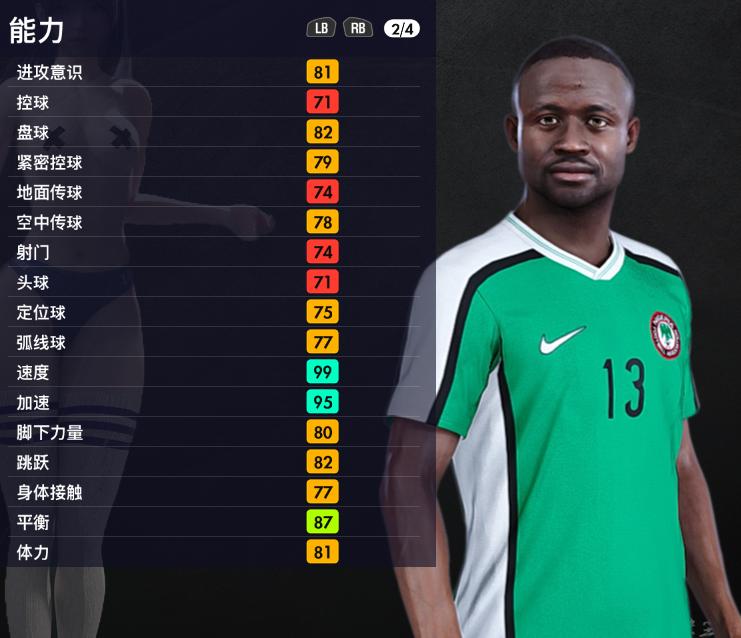This screenshot has width=741, height=638.
Task: Select the 定位球 stat row
Action: click(x=215, y=312)
